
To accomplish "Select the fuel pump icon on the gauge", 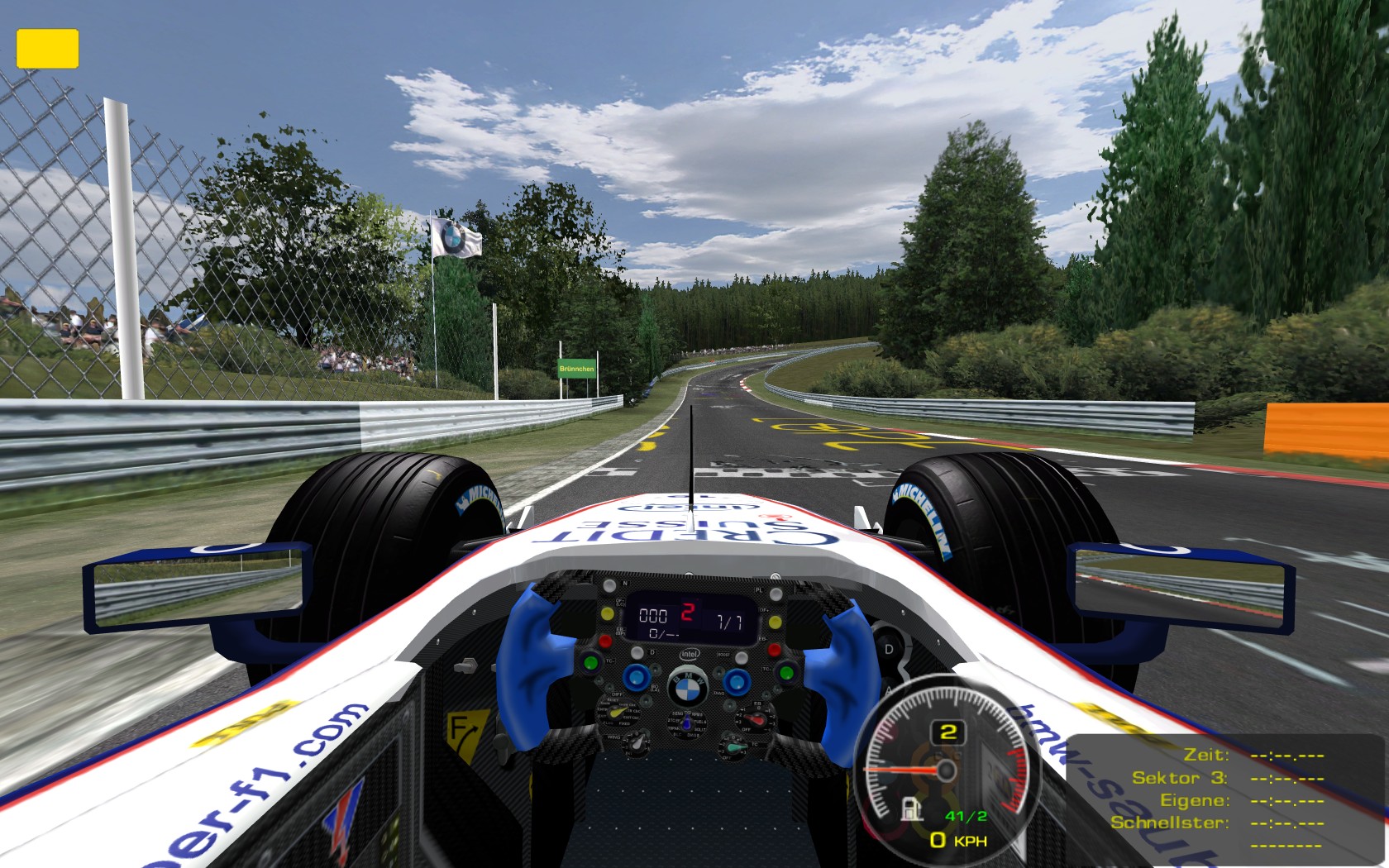I will [911, 808].
